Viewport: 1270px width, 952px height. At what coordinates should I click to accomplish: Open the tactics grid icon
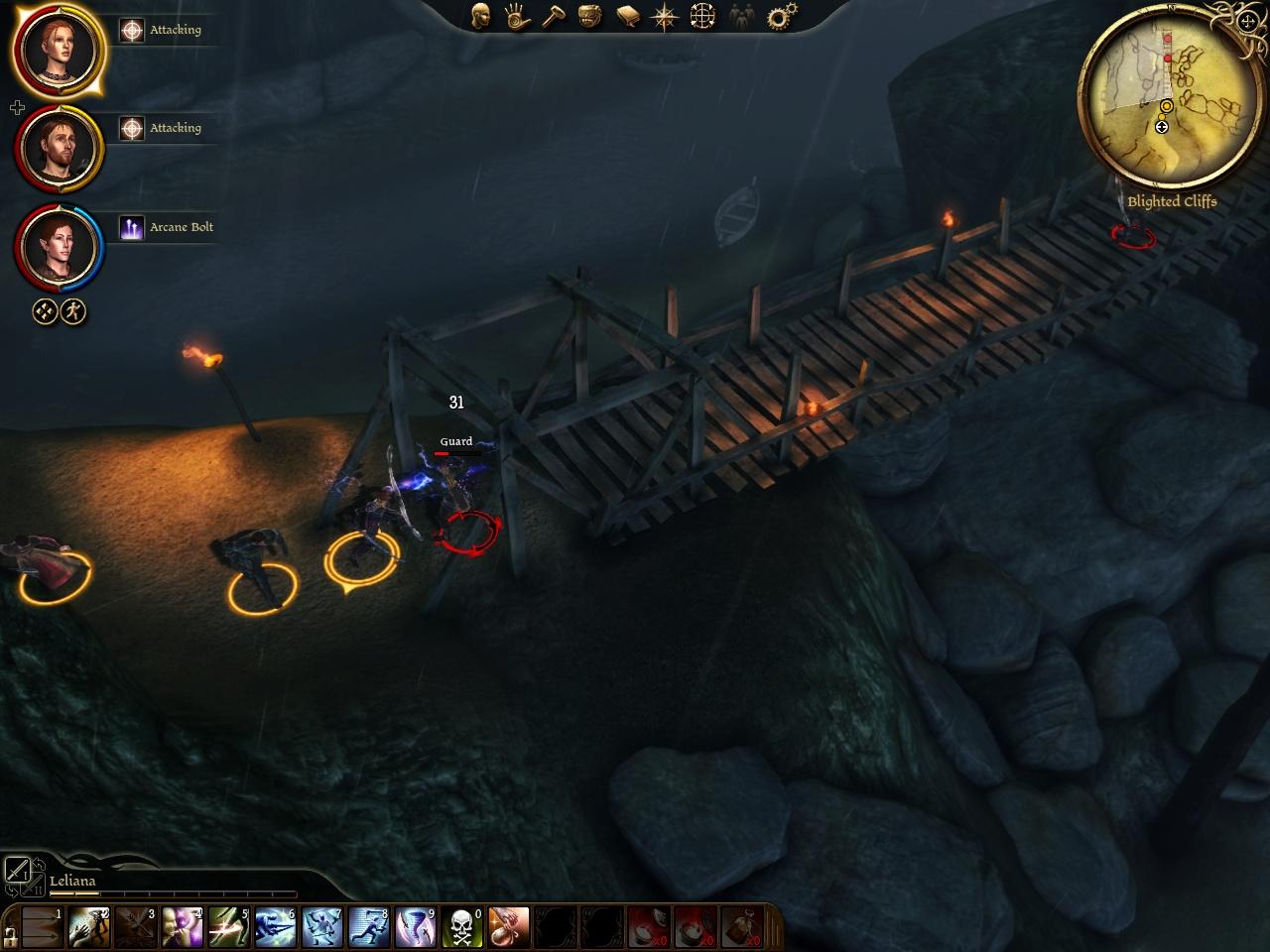[702, 16]
